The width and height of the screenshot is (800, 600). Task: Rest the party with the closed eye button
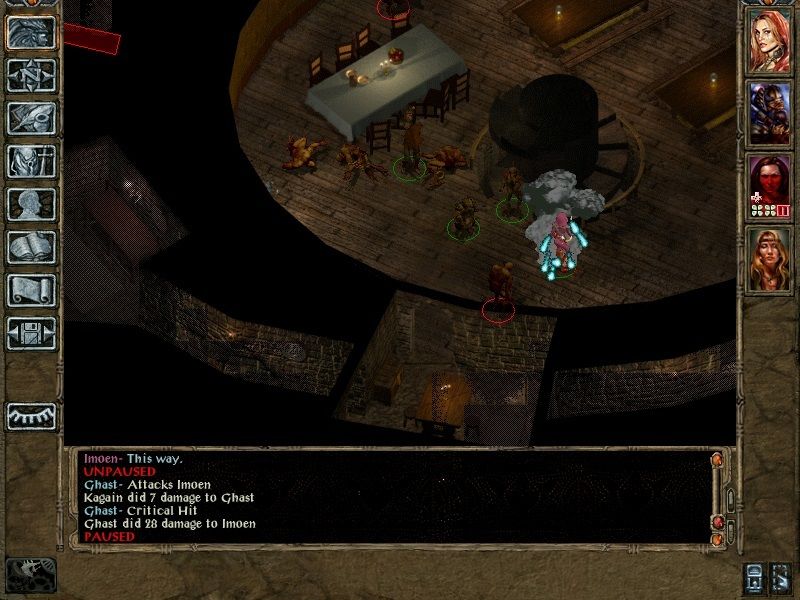[31, 414]
